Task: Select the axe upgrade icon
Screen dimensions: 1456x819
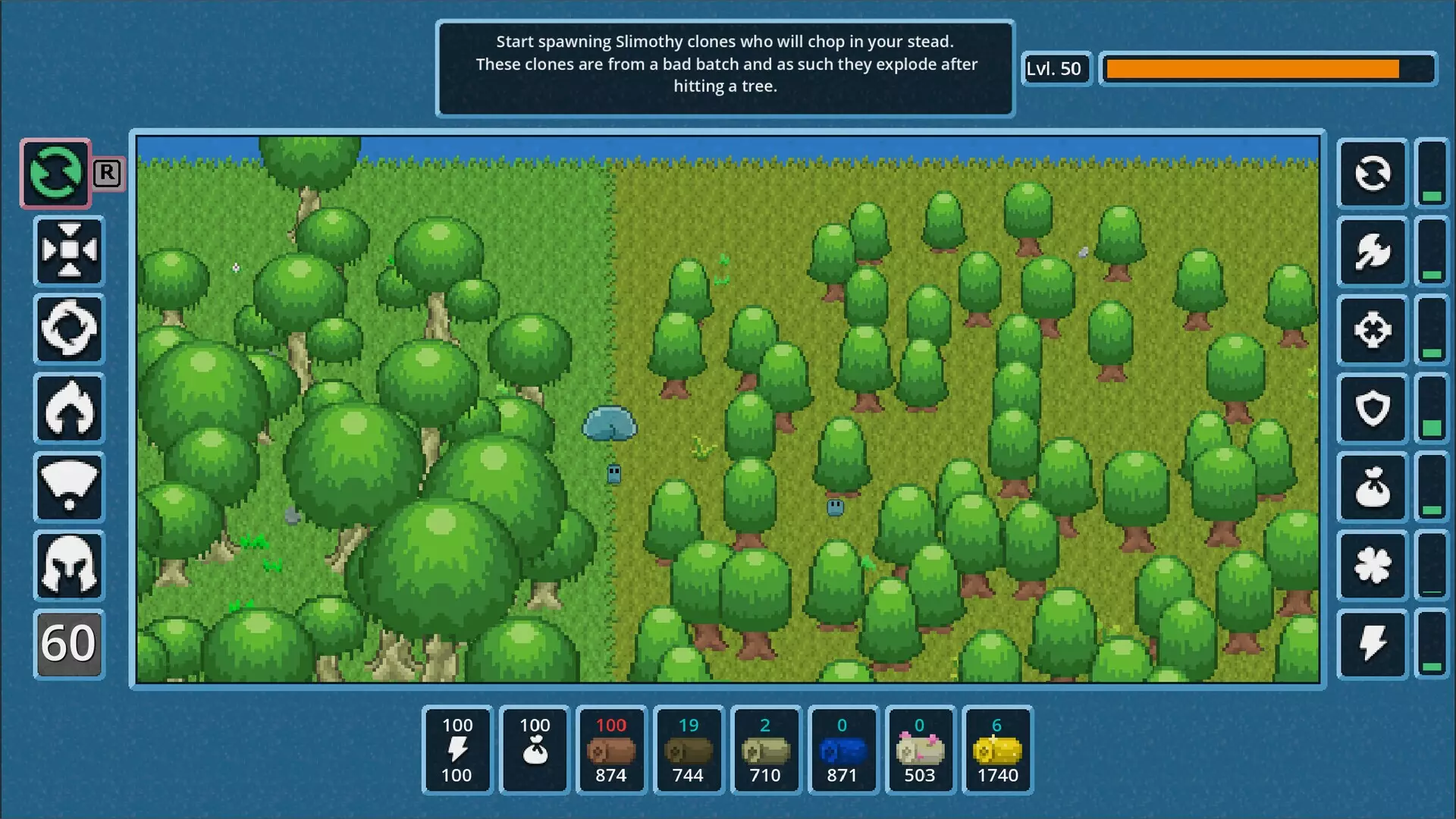Action: pos(1373,251)
